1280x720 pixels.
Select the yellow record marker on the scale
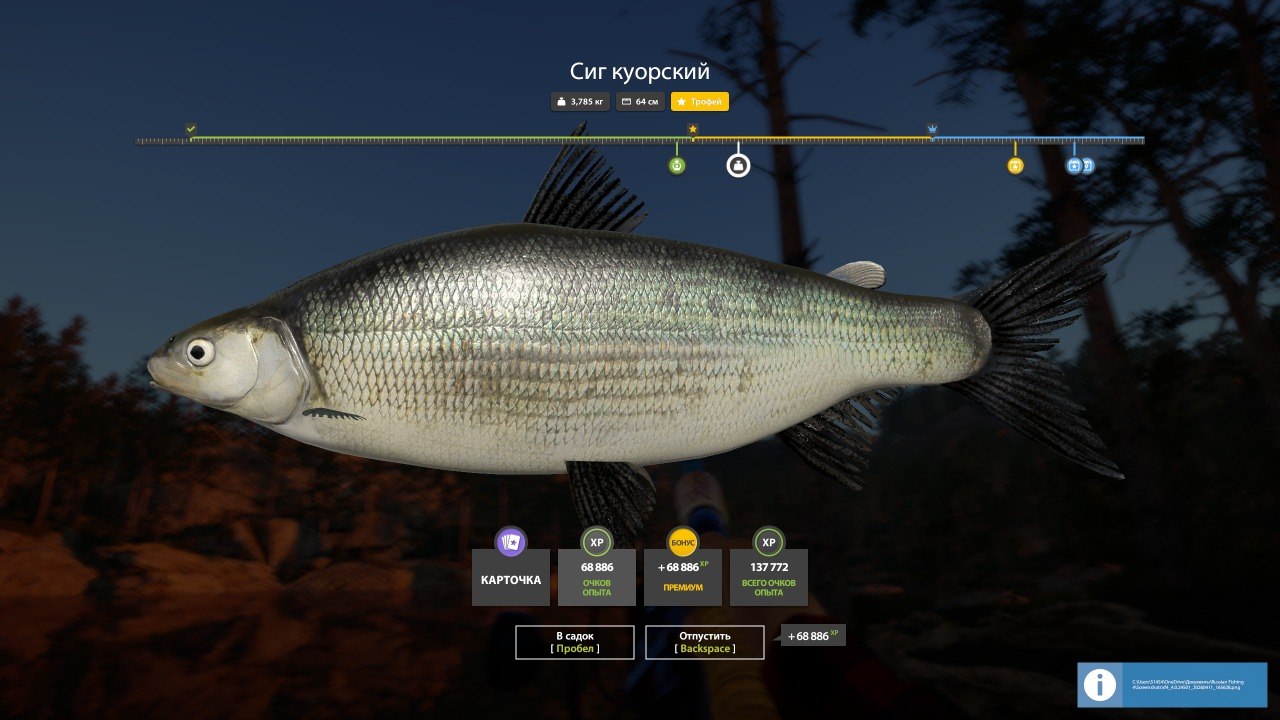[x=1015, y=165]
